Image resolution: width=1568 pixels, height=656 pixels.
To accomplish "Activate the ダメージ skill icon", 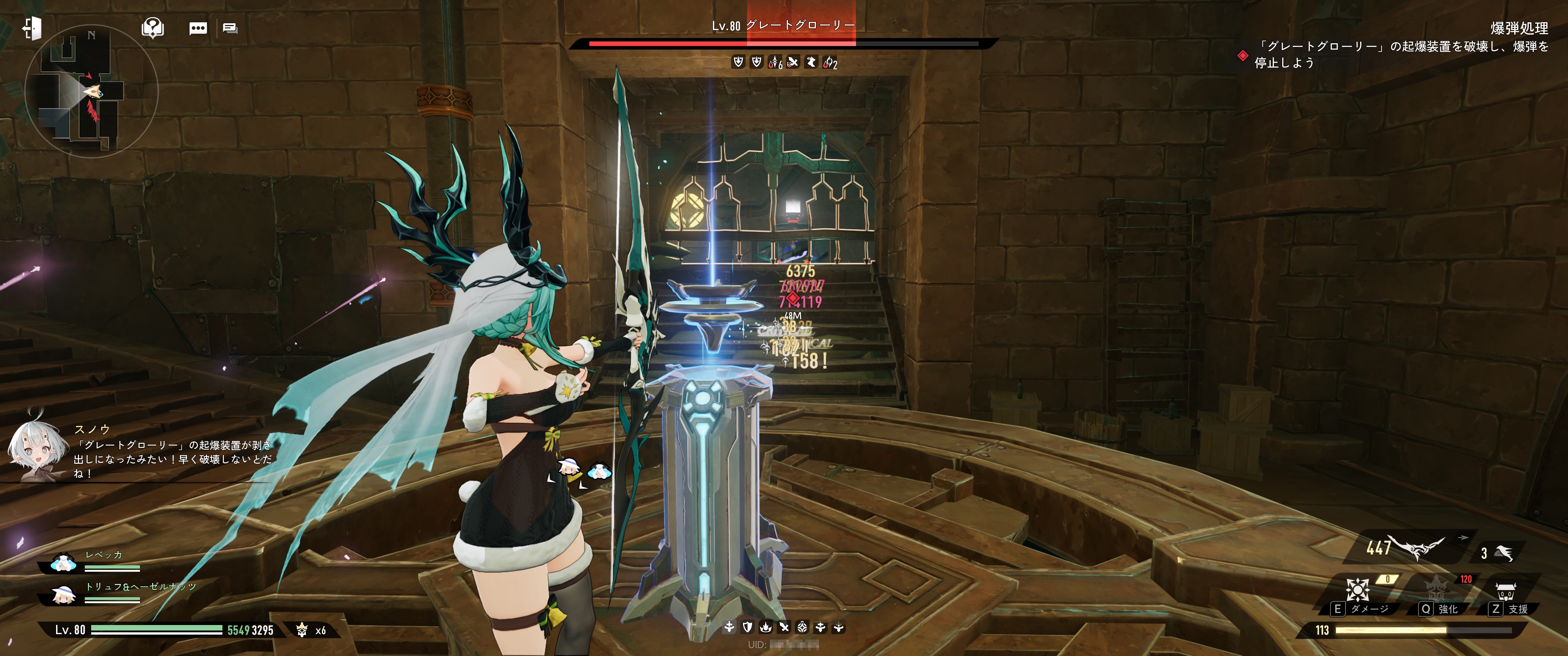I will 1357,589.
